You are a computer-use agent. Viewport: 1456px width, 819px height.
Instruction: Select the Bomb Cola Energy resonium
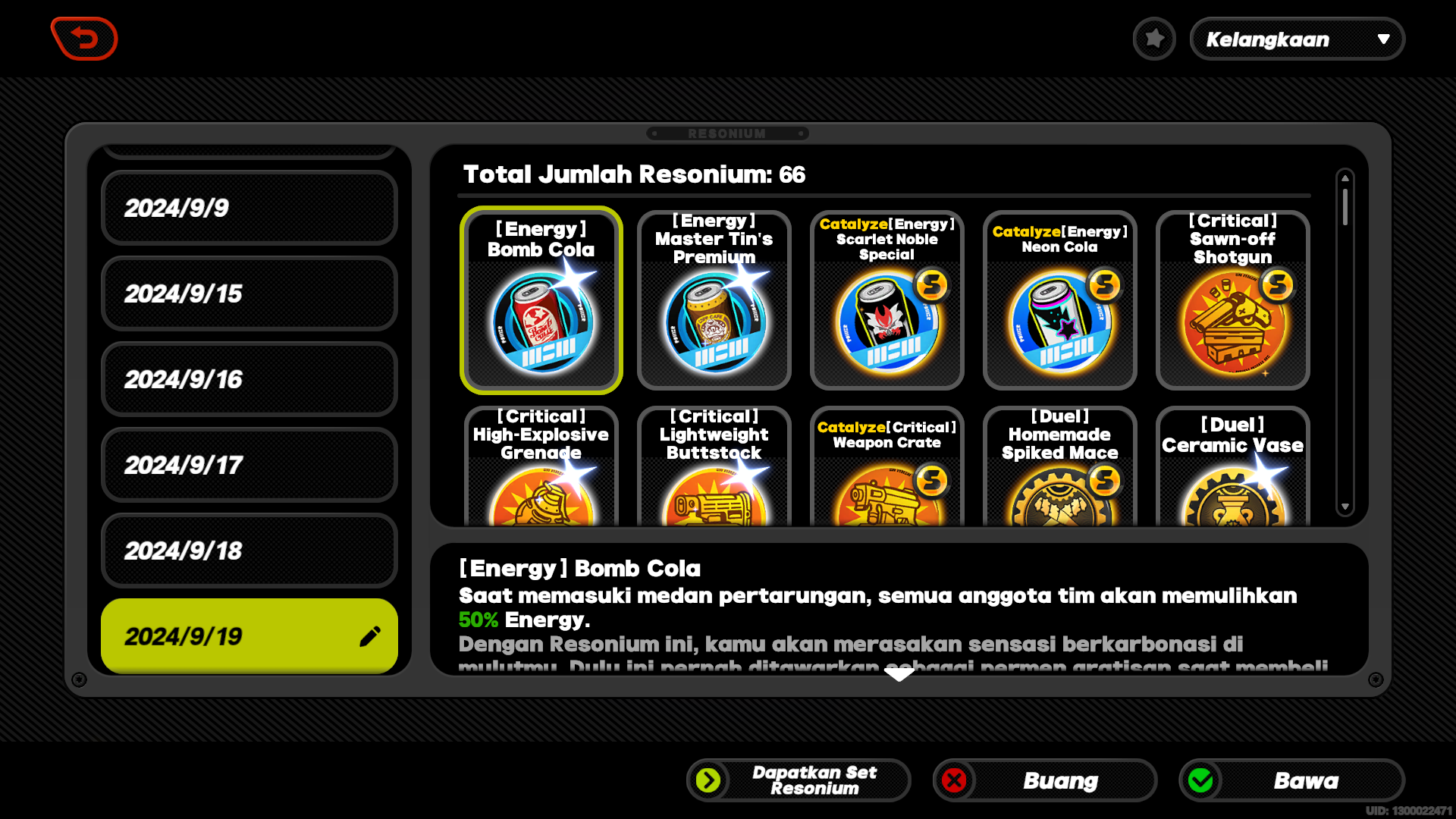(541, 300)
